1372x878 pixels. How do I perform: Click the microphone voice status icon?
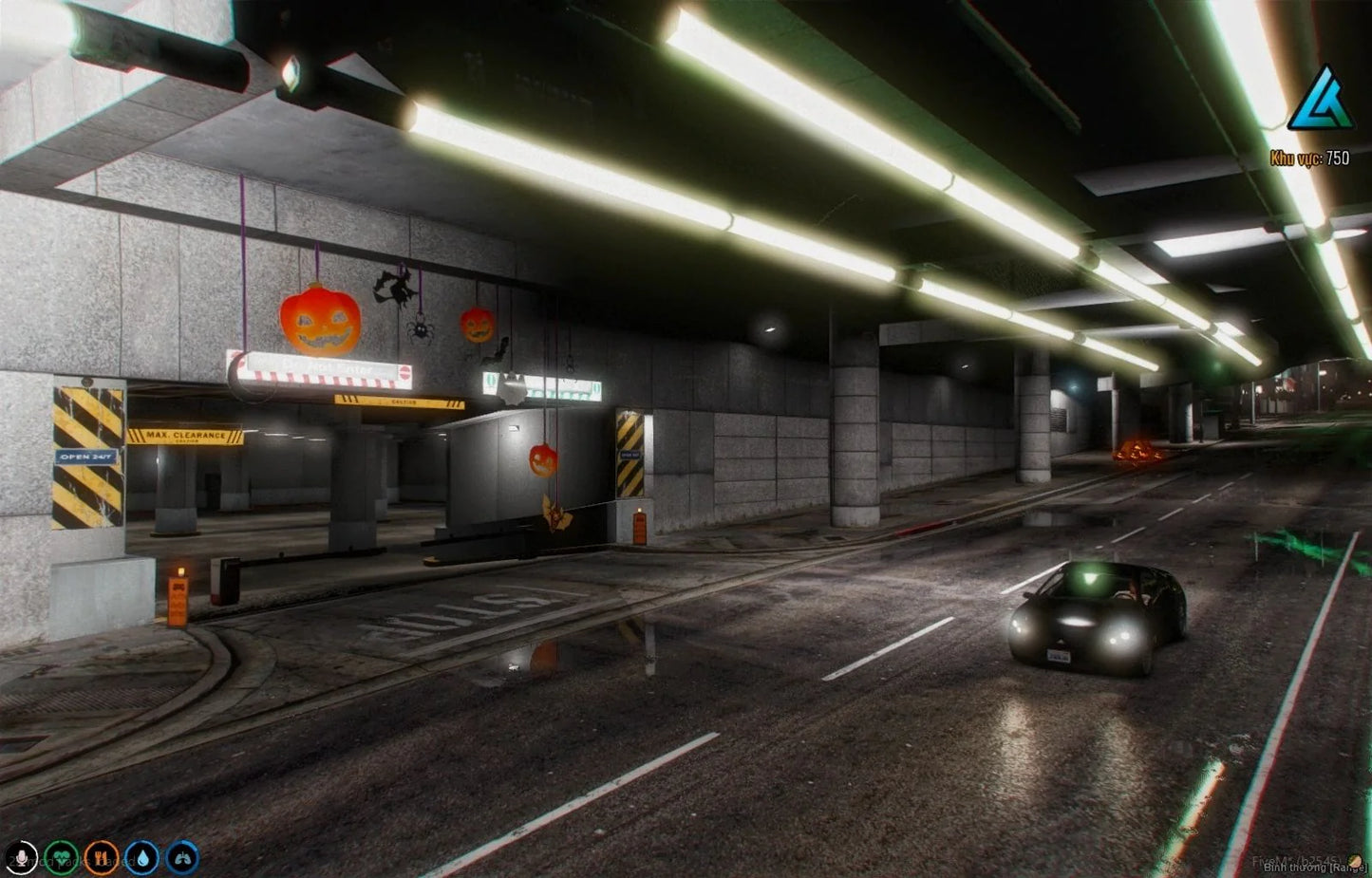(x=21, y=858)
